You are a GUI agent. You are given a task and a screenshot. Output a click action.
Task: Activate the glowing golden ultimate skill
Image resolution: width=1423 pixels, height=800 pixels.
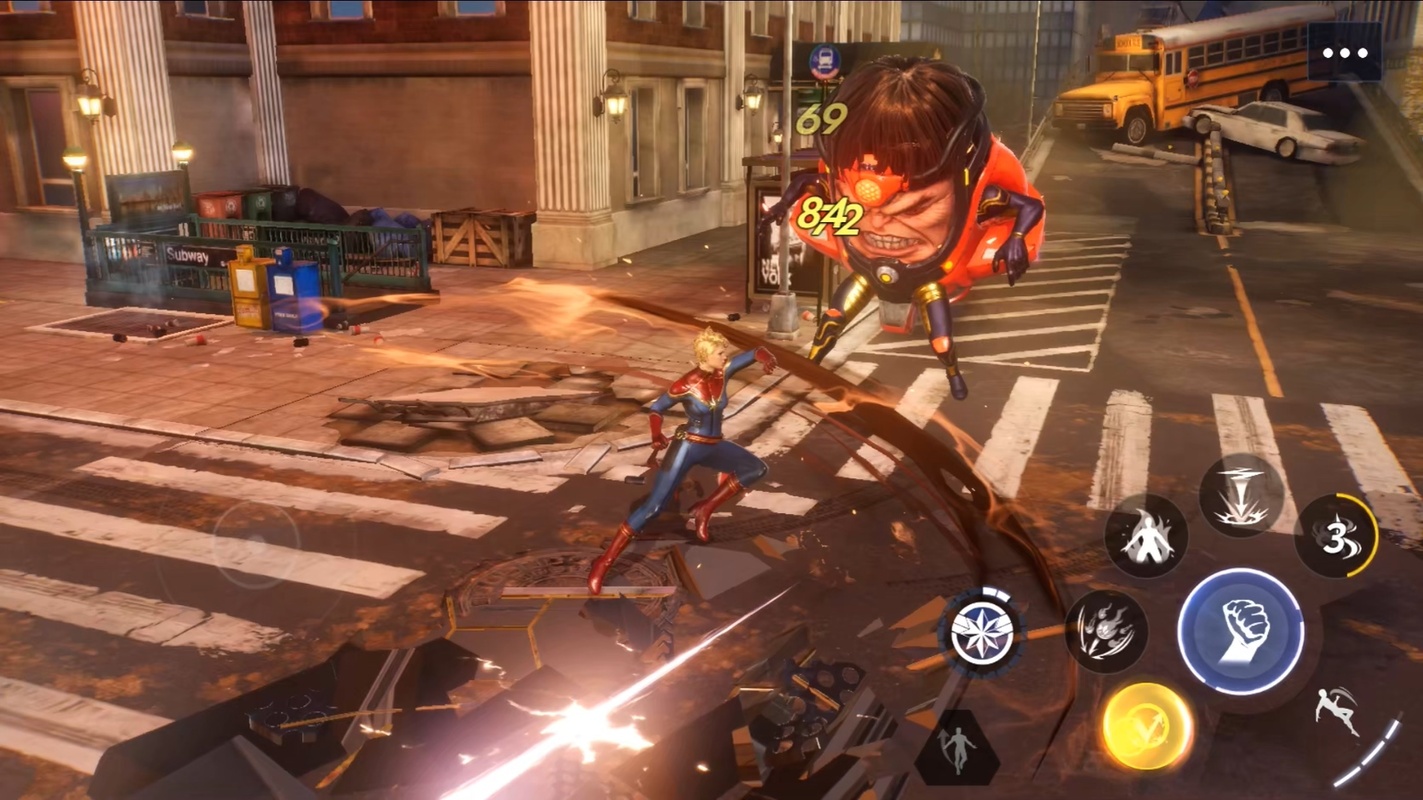(x=1147, y=726)
